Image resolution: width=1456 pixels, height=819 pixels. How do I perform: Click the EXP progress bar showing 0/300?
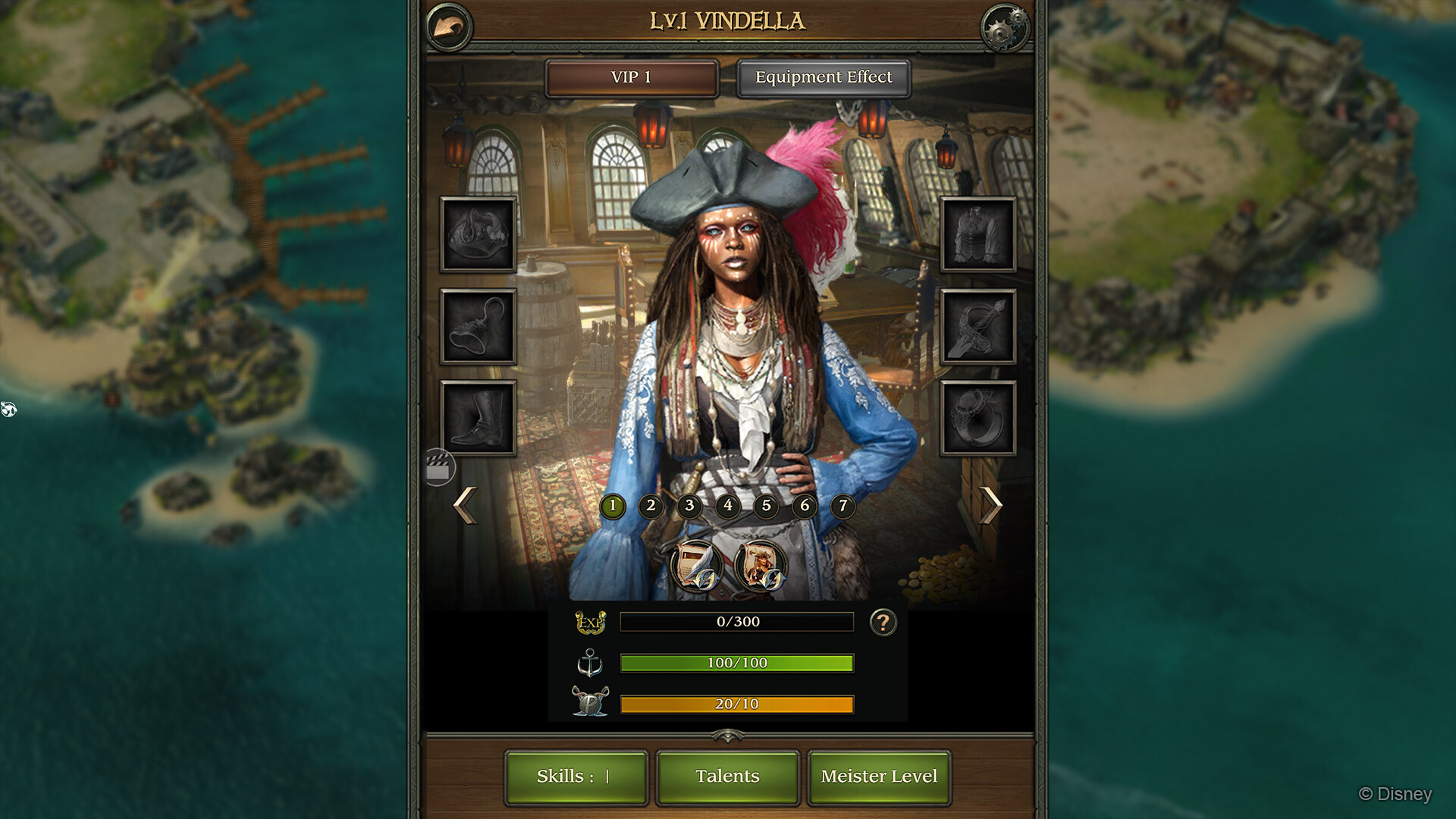(737, 622)
